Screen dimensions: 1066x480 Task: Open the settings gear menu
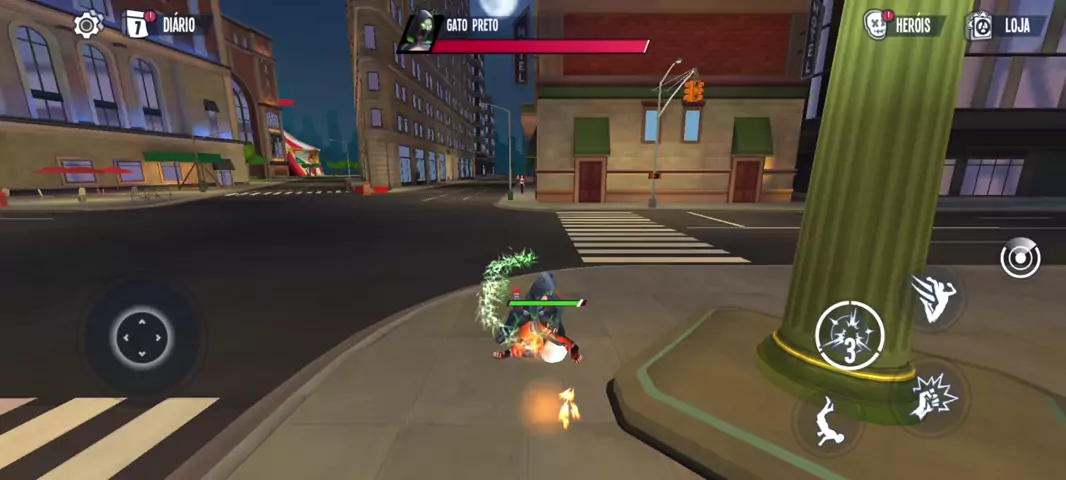pos(88,25)
